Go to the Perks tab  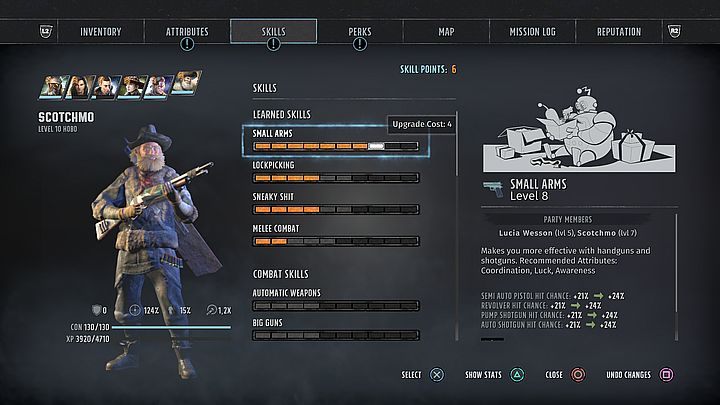tap(360, 32)
